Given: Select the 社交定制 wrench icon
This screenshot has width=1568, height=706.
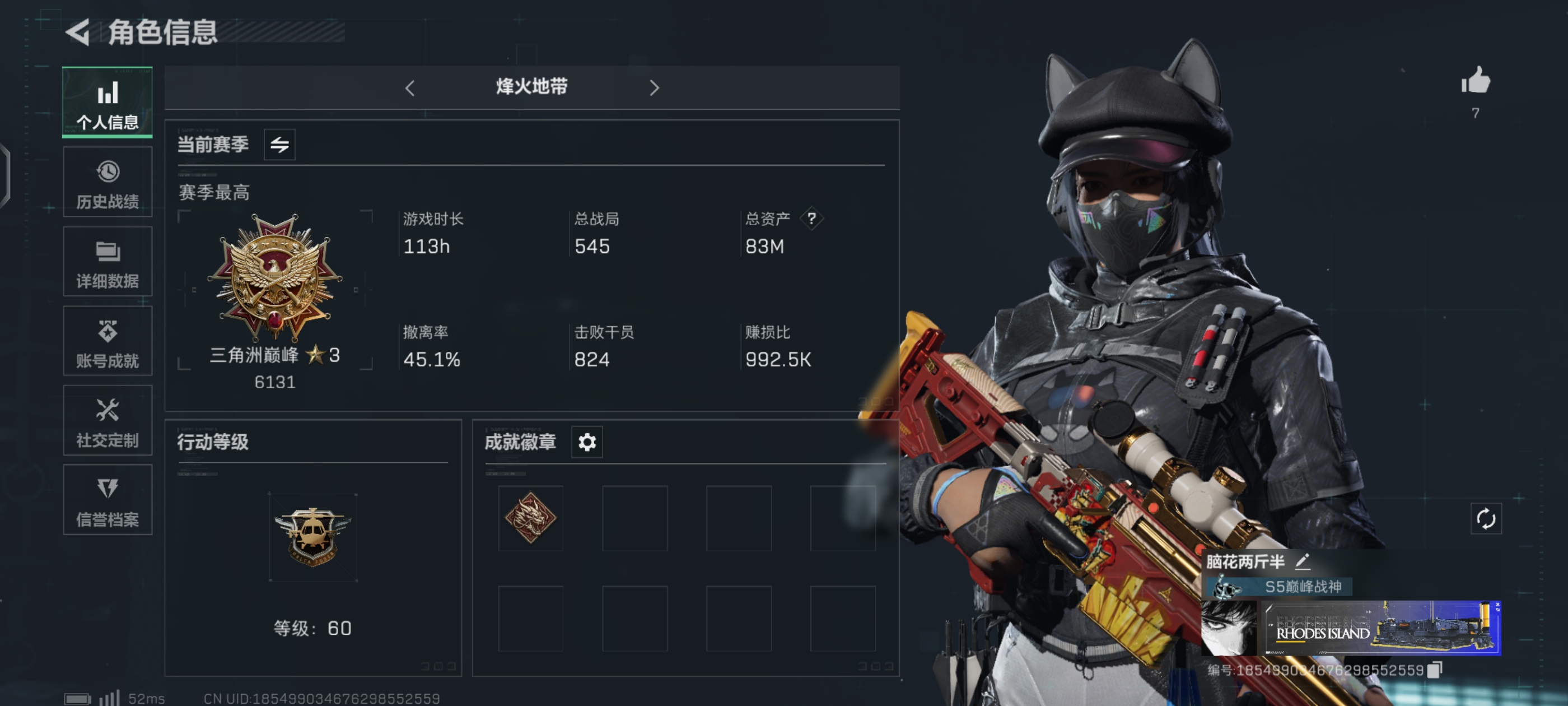Looking at the screenshot, I should click(107, 421).
